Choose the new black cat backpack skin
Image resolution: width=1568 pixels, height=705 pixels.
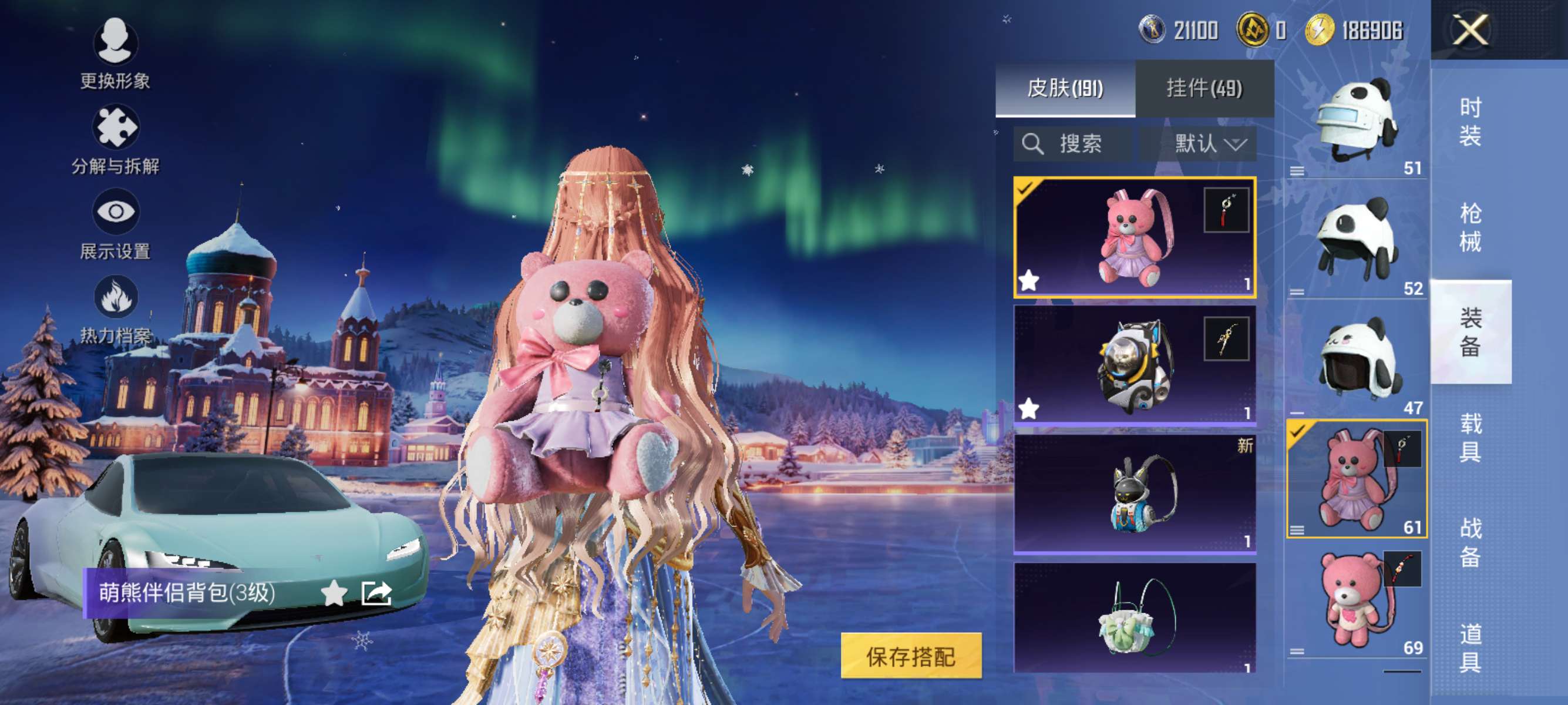[1135, 493]
